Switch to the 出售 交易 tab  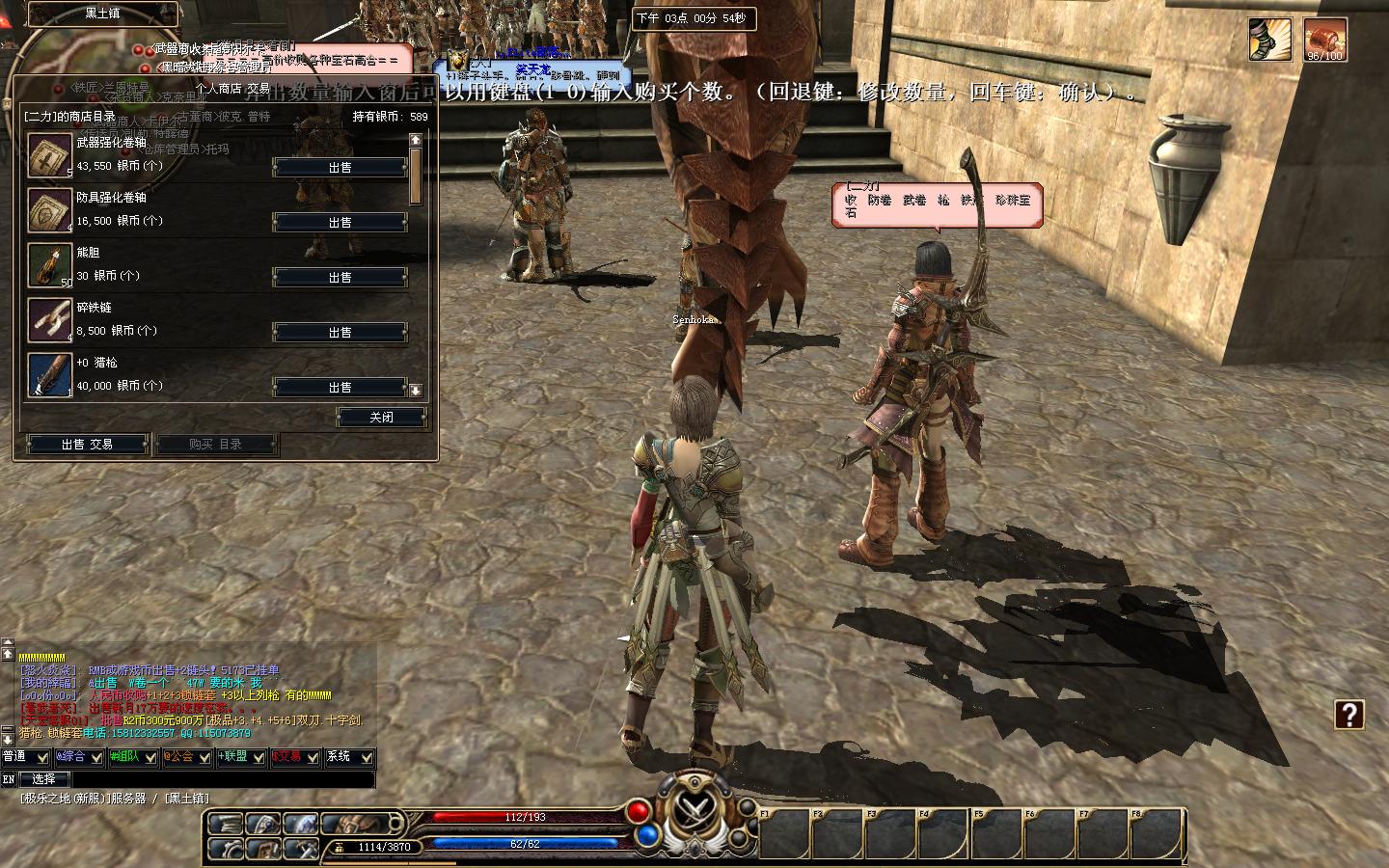(87, 444)
